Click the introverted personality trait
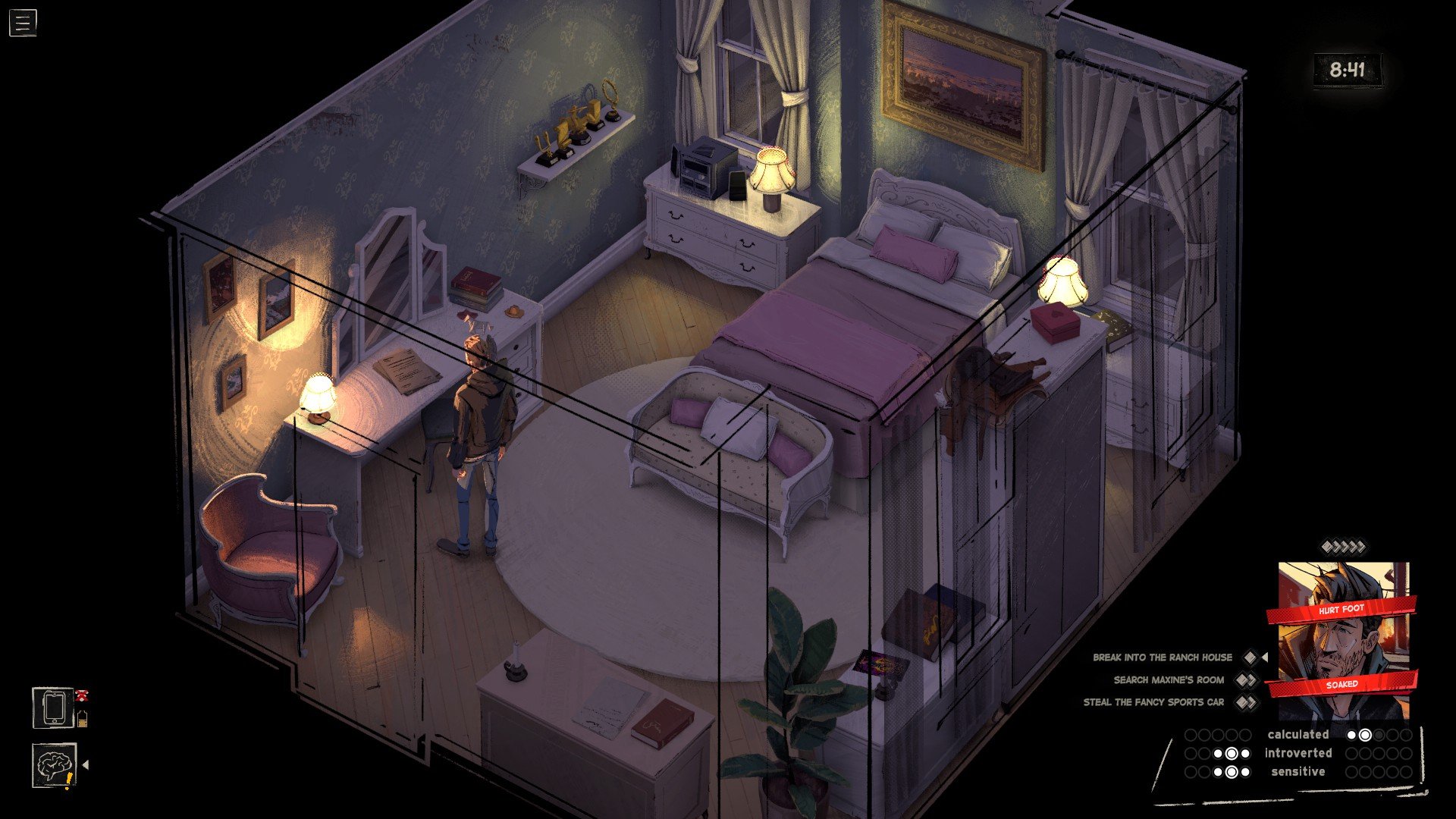The image size is (1456, 819). 1298,753
